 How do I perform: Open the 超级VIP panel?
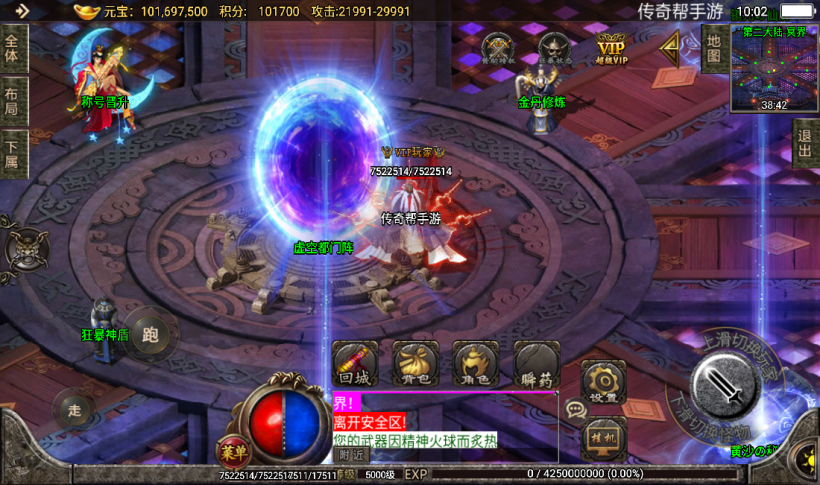pos(612,47)
